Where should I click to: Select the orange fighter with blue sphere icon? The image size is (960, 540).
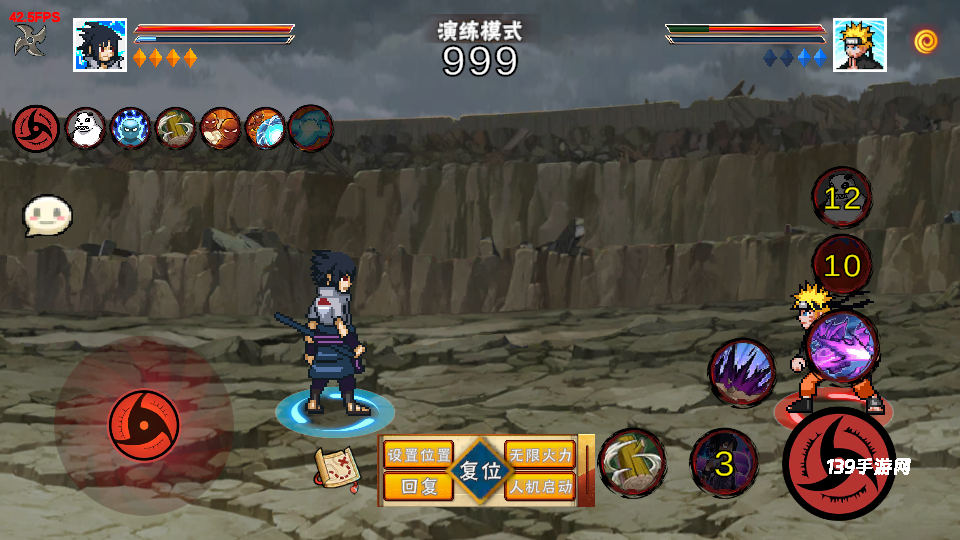(x=265, y=128)
